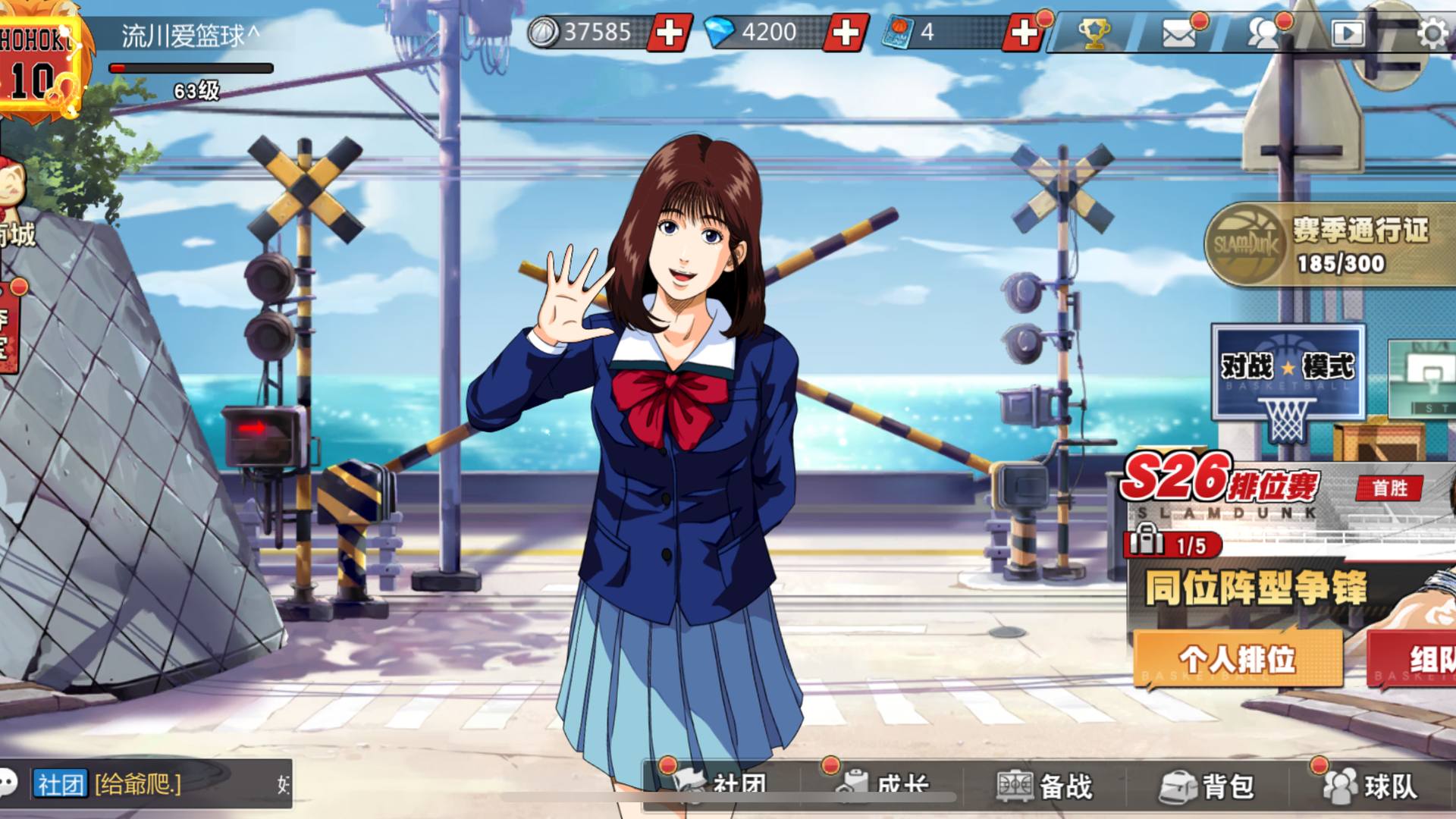This screenshot has height=819, width=1456.
Task: Open the video replay icon
Action: tap(1348, 33)
